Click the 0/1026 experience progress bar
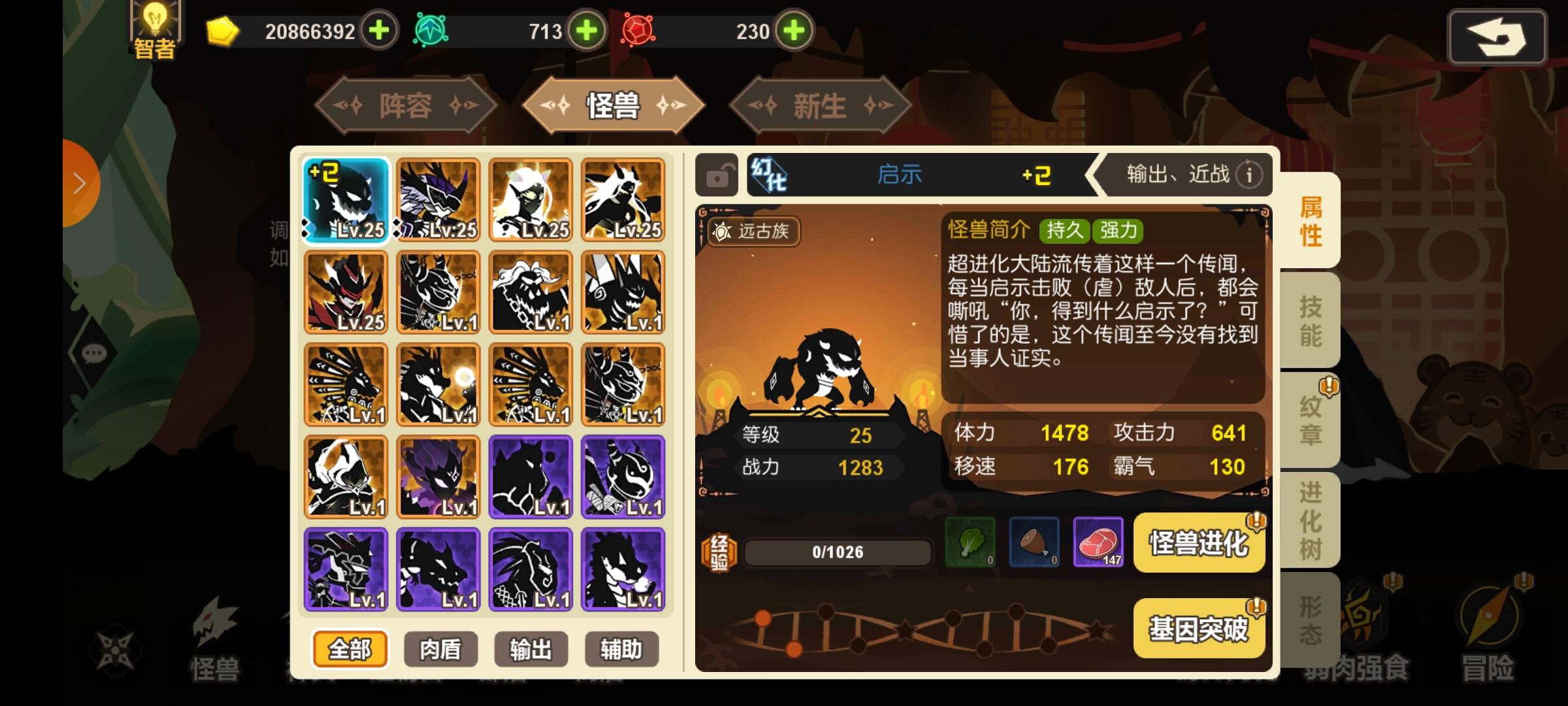This screenshot has width=1568, height=706. point(837,551)
